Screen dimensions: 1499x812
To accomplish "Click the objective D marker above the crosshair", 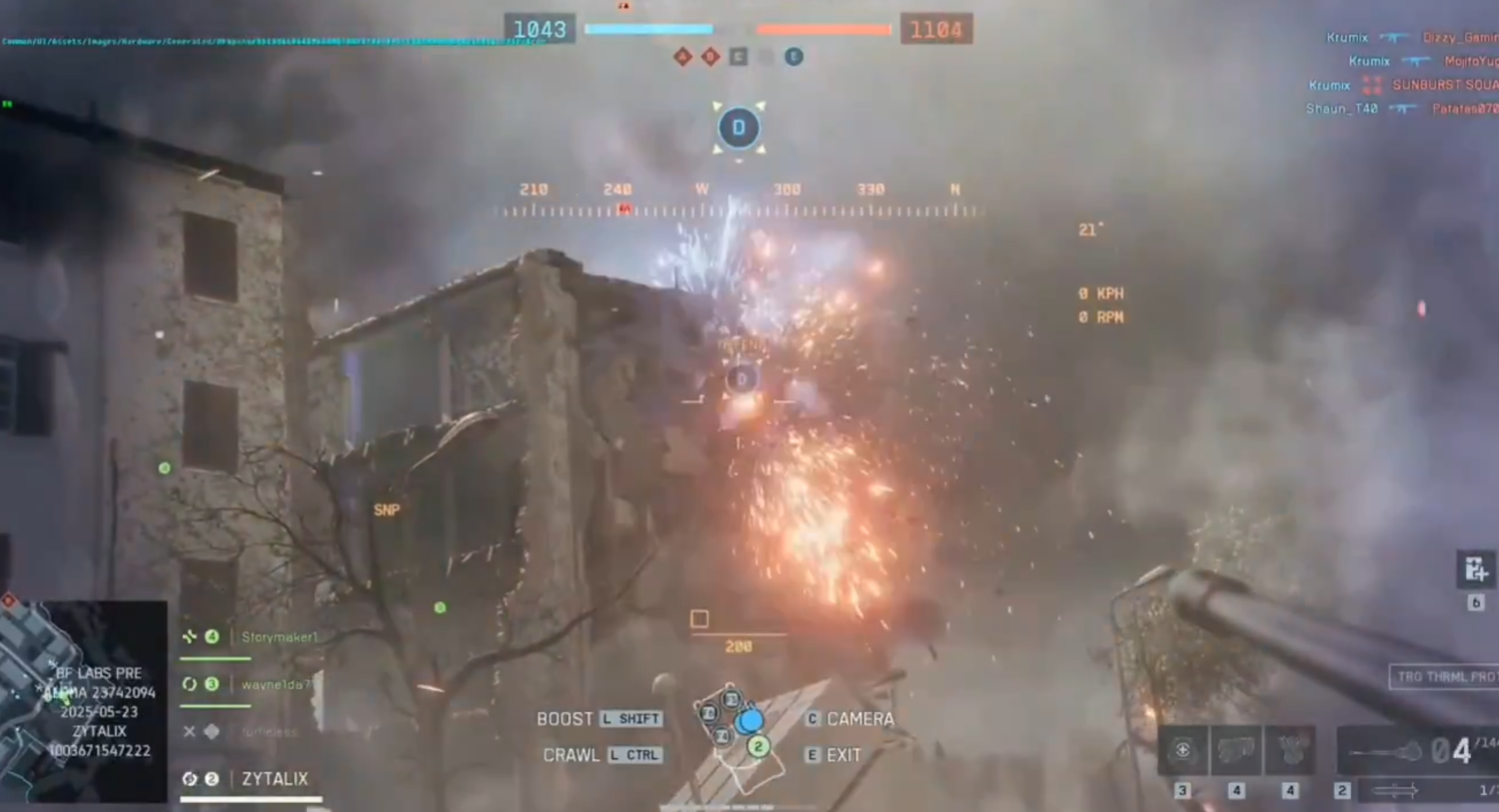I will [739, 128].
